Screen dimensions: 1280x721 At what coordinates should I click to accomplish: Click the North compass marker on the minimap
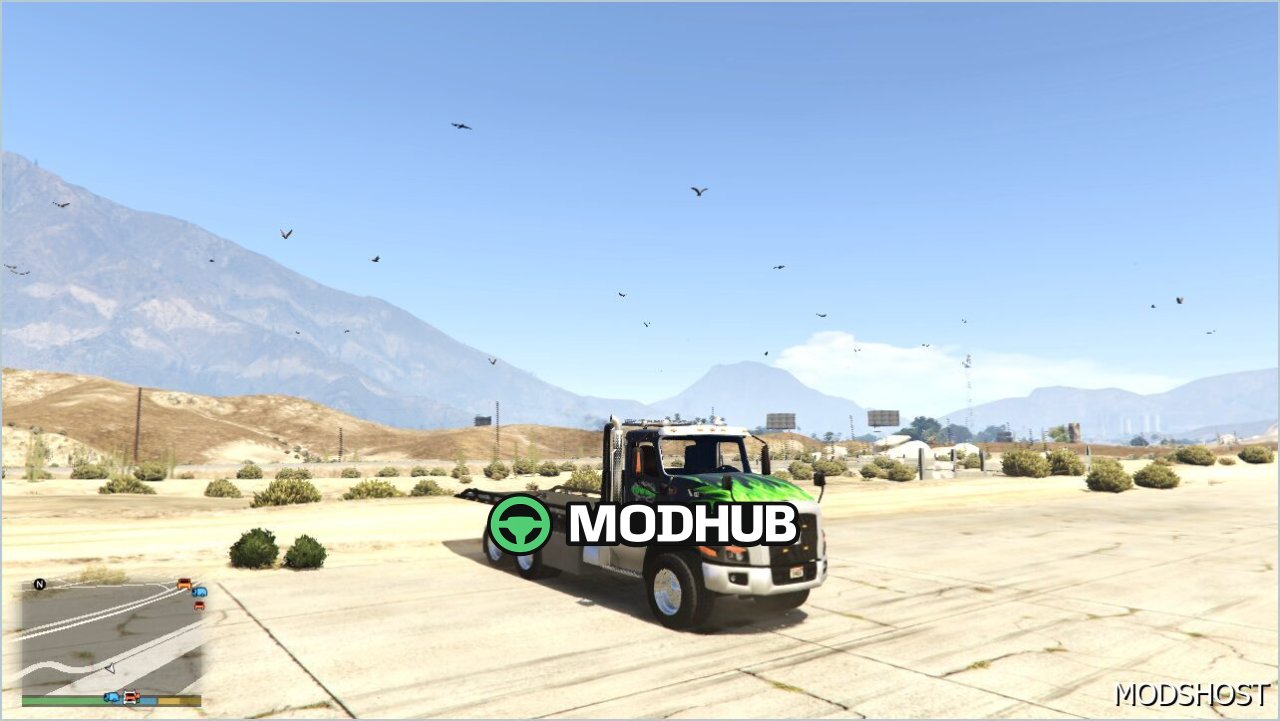[x=39, y=583]
